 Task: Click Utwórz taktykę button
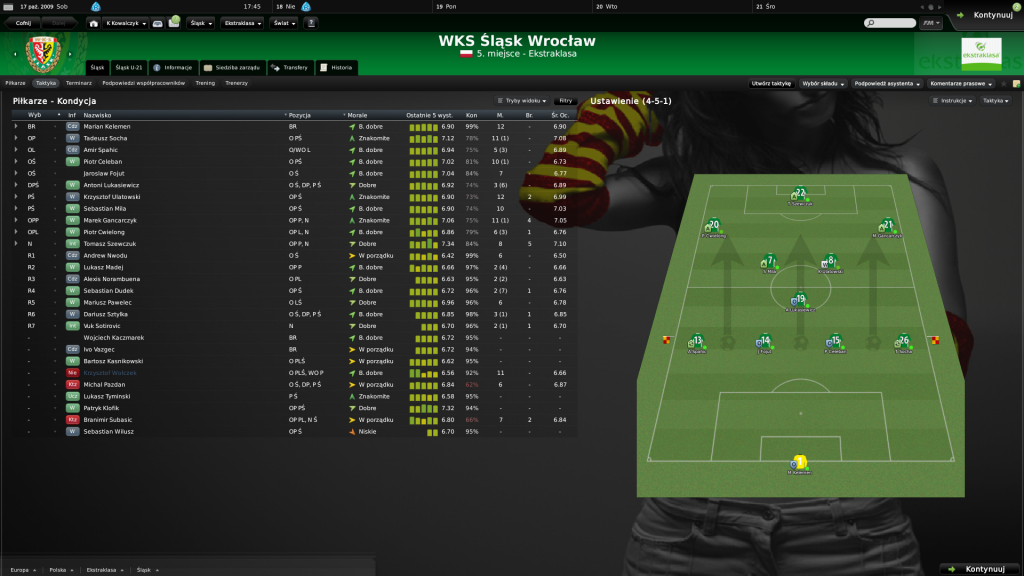[772, 84]
